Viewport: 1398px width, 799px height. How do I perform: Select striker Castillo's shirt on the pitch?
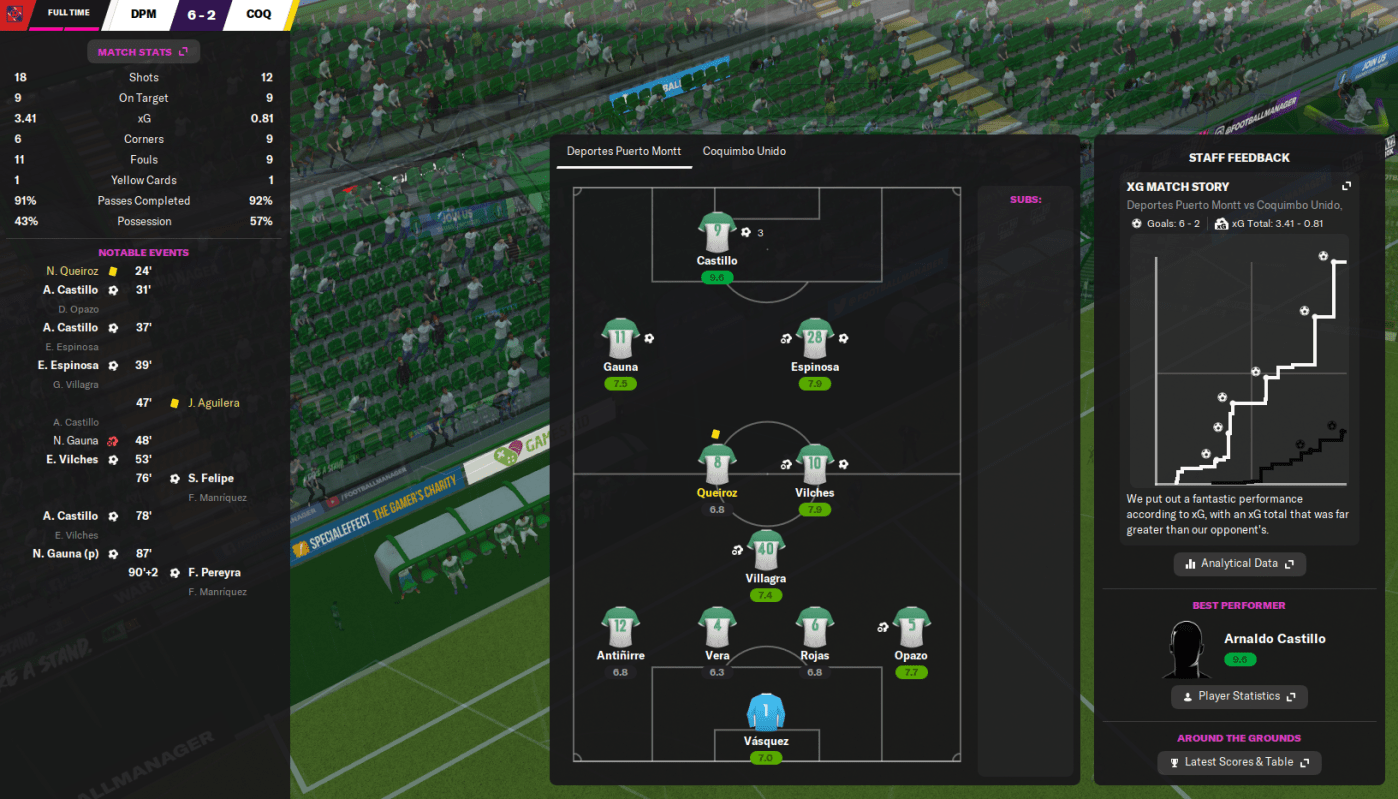click(x=717, y=232)
